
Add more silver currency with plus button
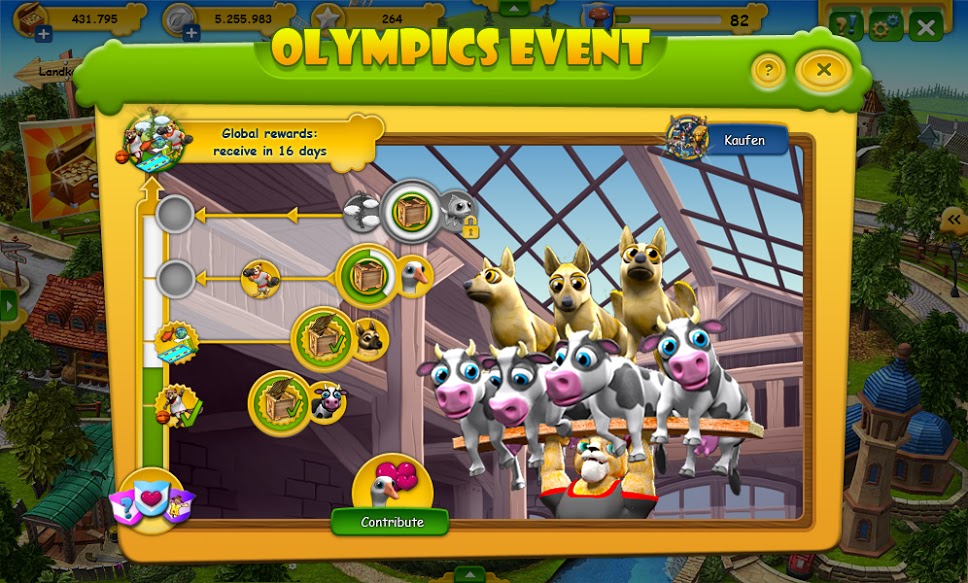pos(191,35)
